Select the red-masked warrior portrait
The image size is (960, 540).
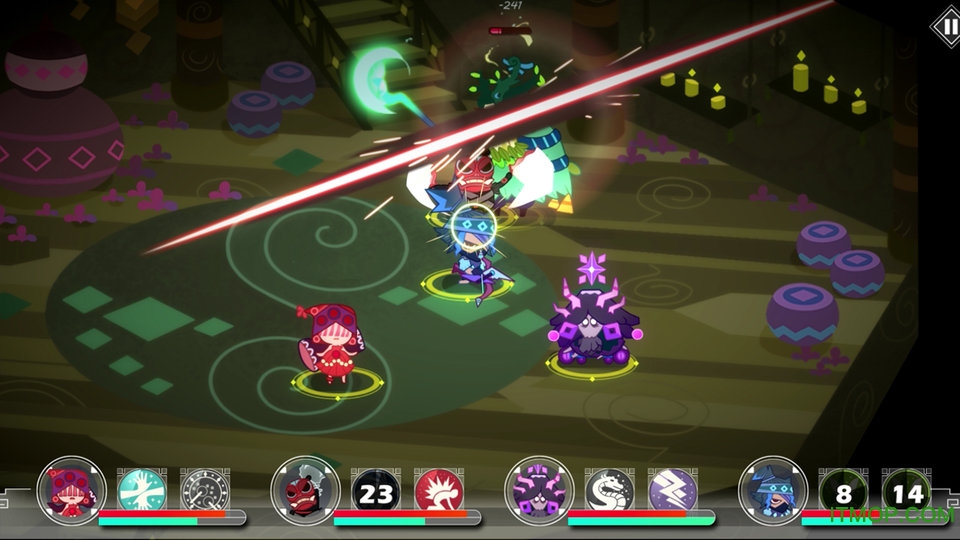pyautogui.click(x=305, y=490)
